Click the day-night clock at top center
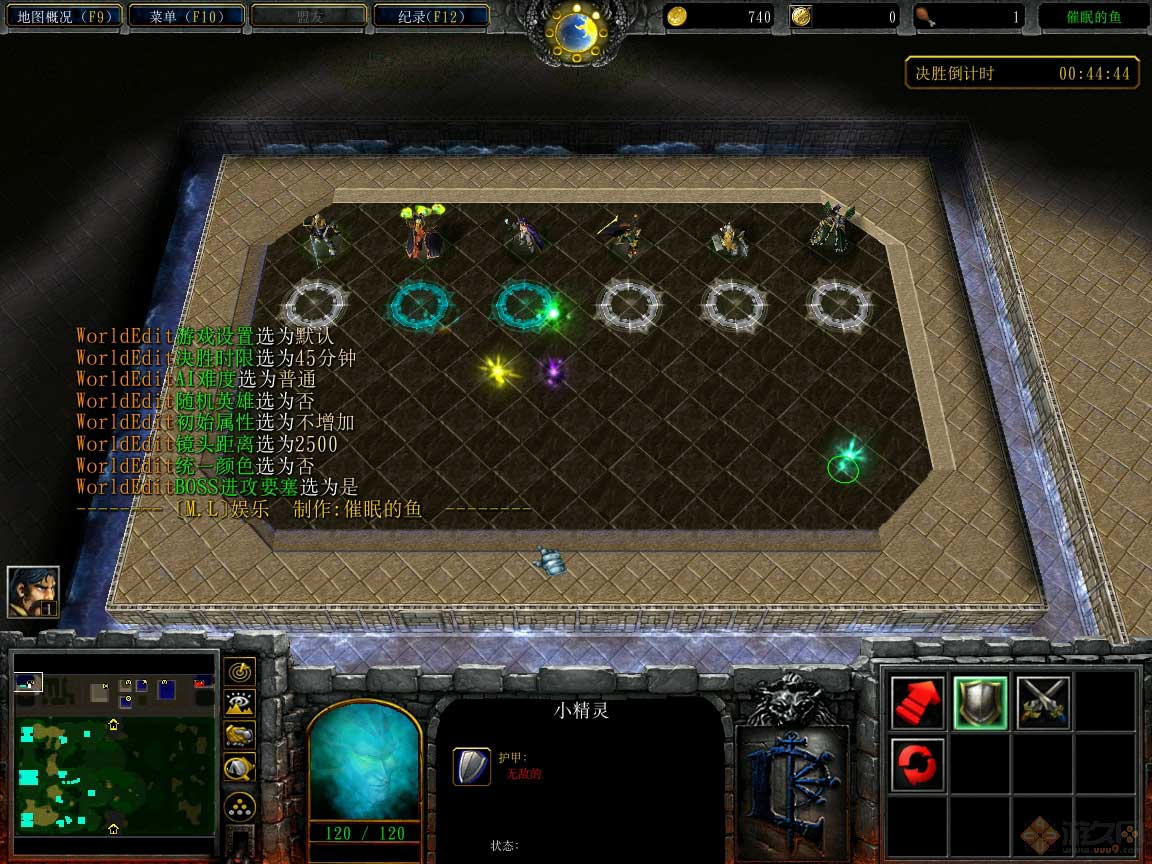The width and height of the screenshot is (1152, 864). click(x=576, y=34)
